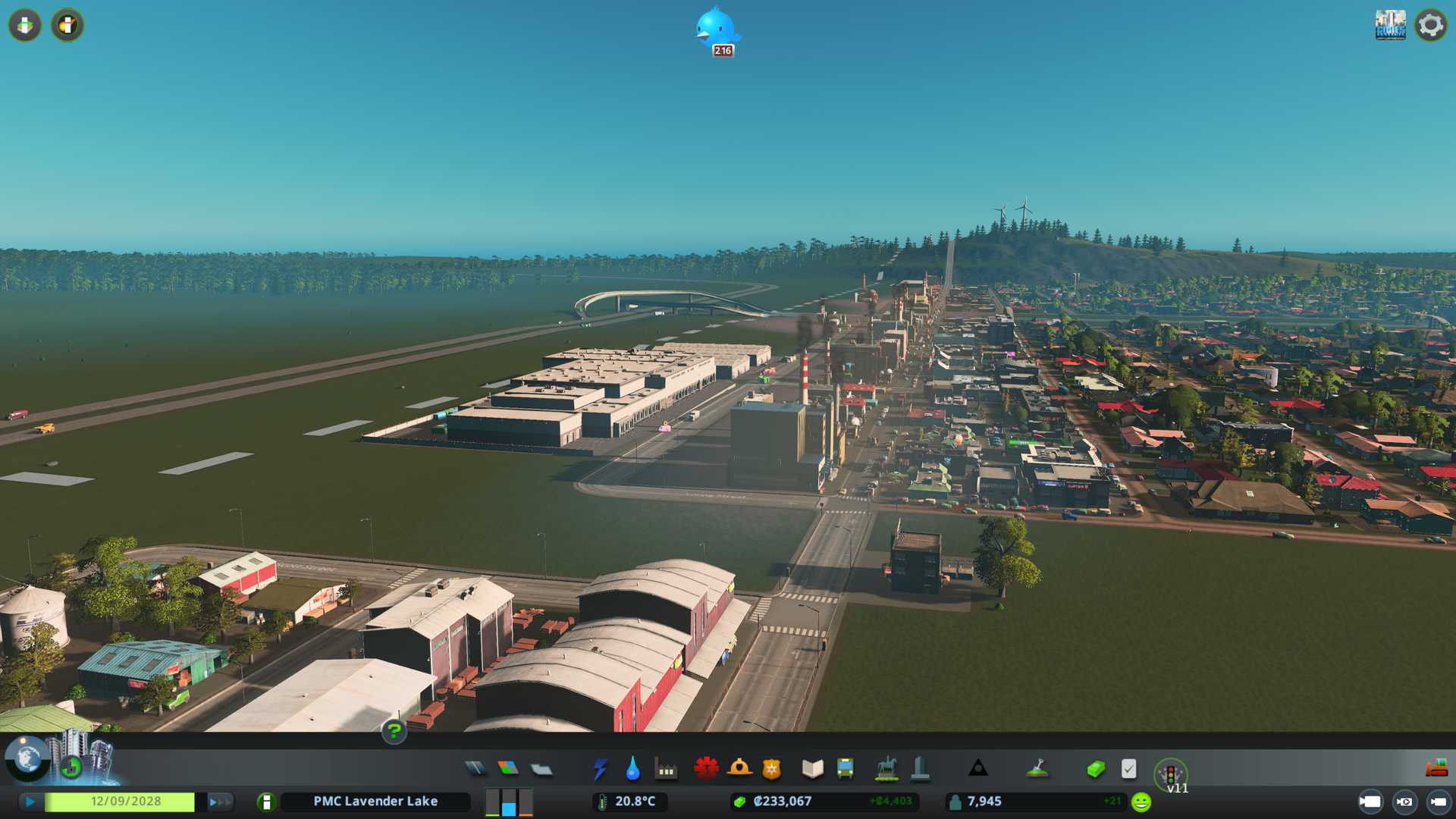1456x819 pixels.
Task: Change the simulation speed arrows
Action: (x=220, y=802)
